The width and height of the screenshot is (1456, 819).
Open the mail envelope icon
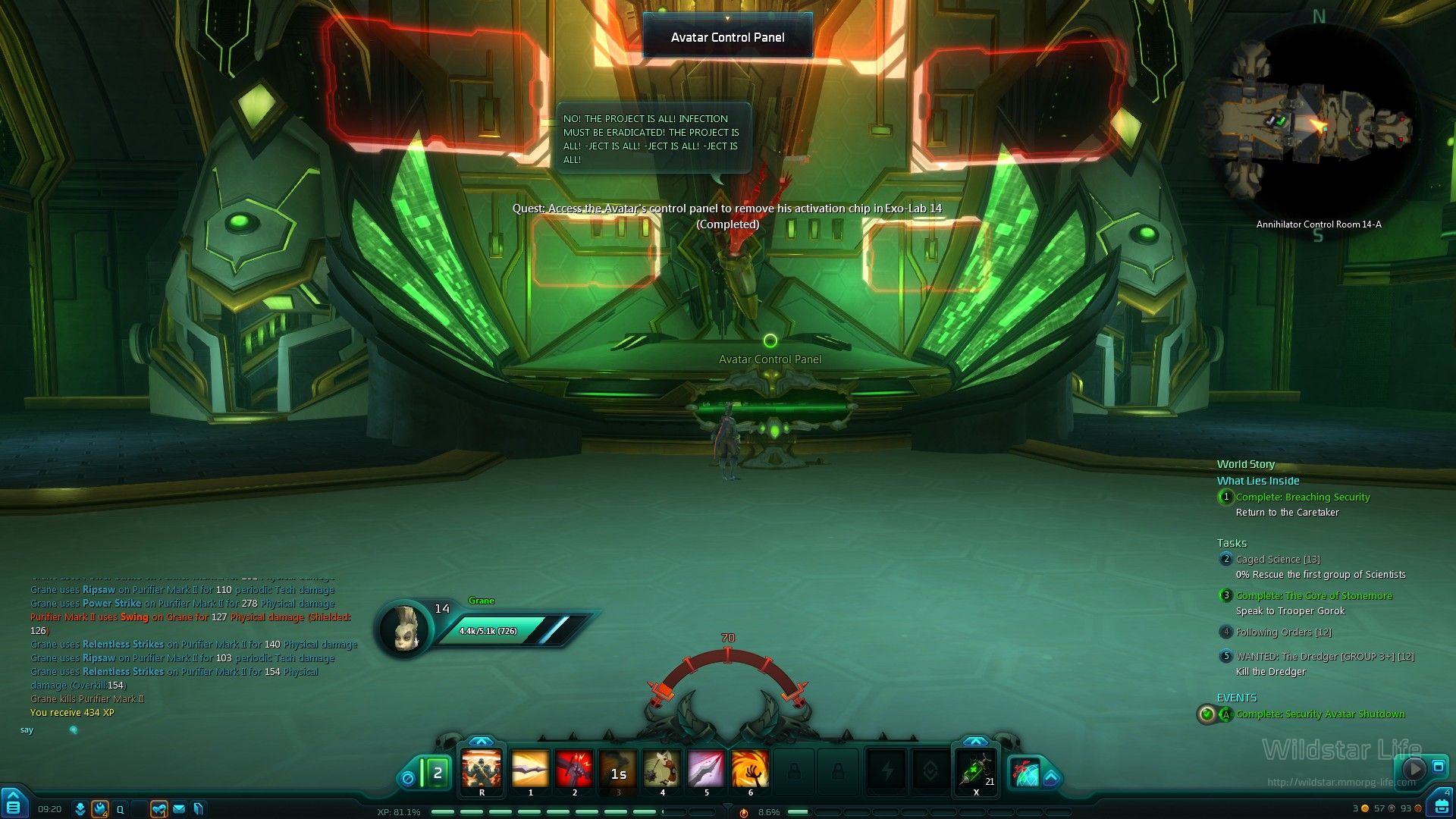179,809
